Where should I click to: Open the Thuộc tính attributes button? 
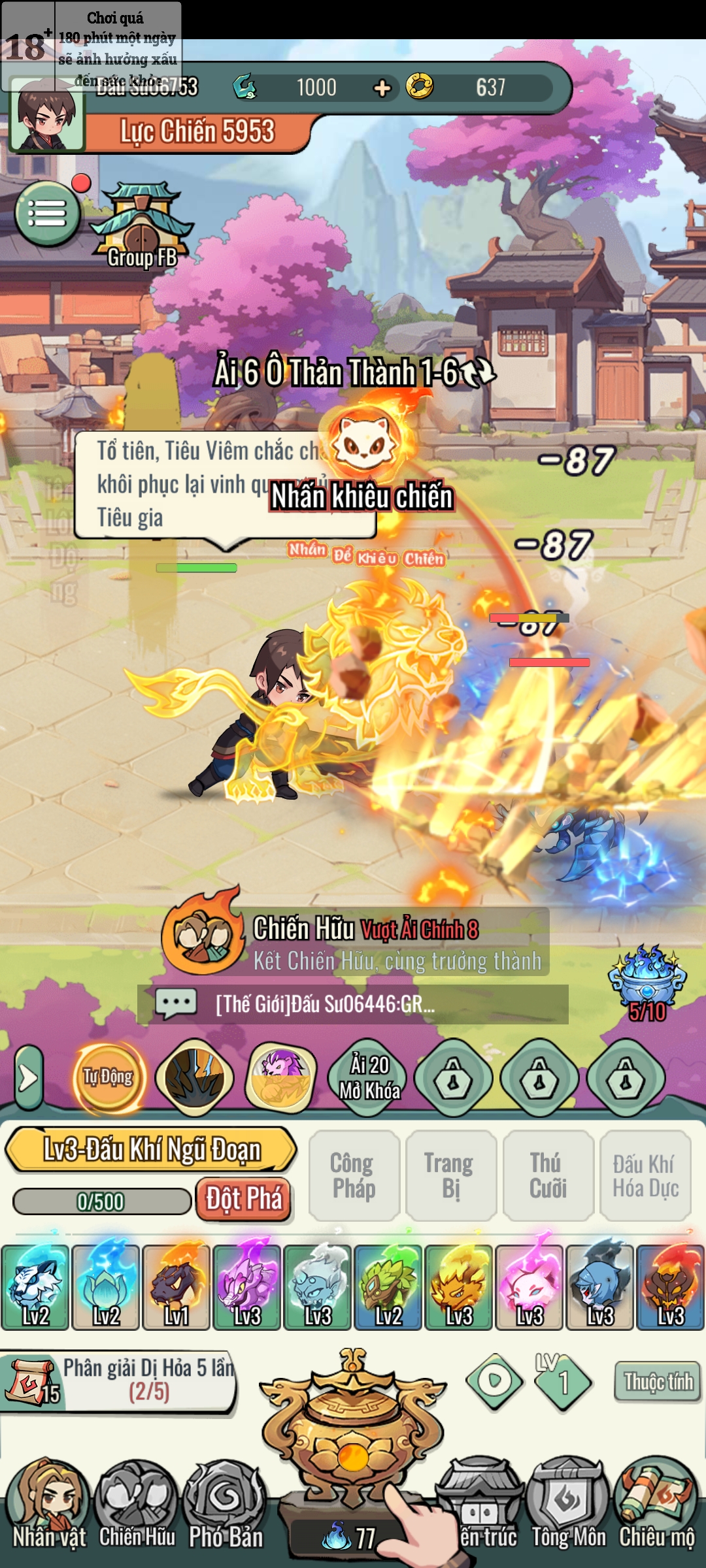pyautogui.click(x=658, y=1381)
